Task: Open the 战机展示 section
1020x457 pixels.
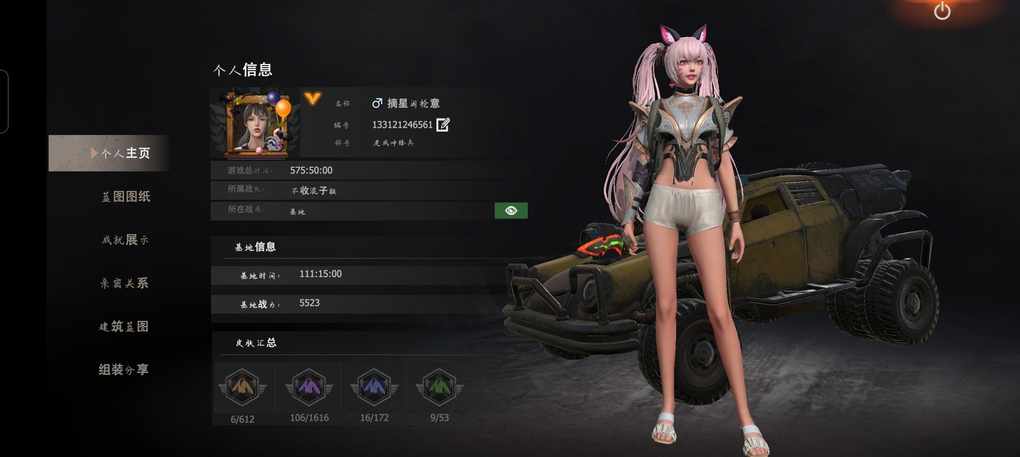Action: [x=125, y=240]
